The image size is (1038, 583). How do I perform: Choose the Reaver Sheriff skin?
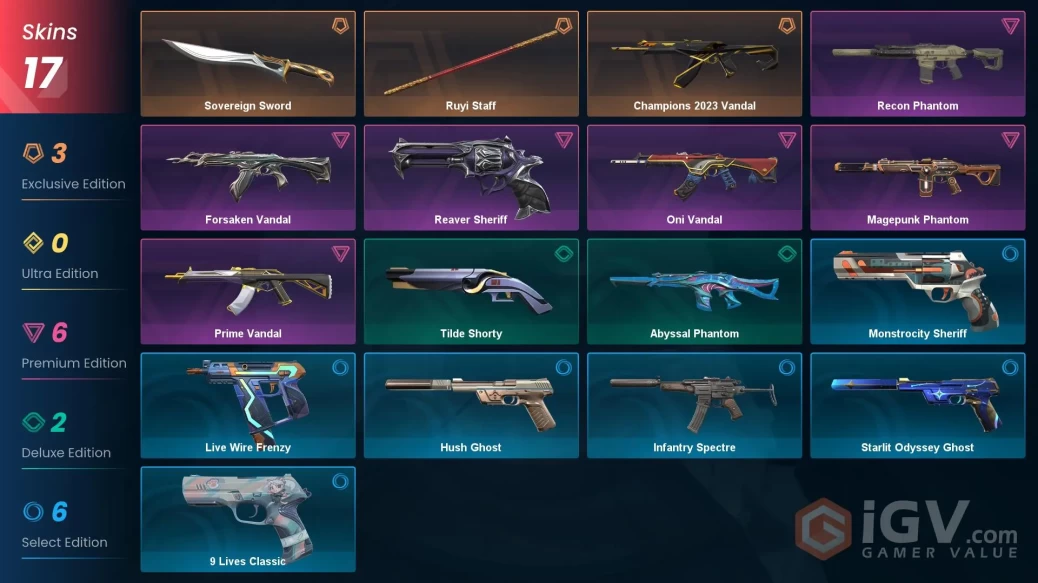[471, 178]
